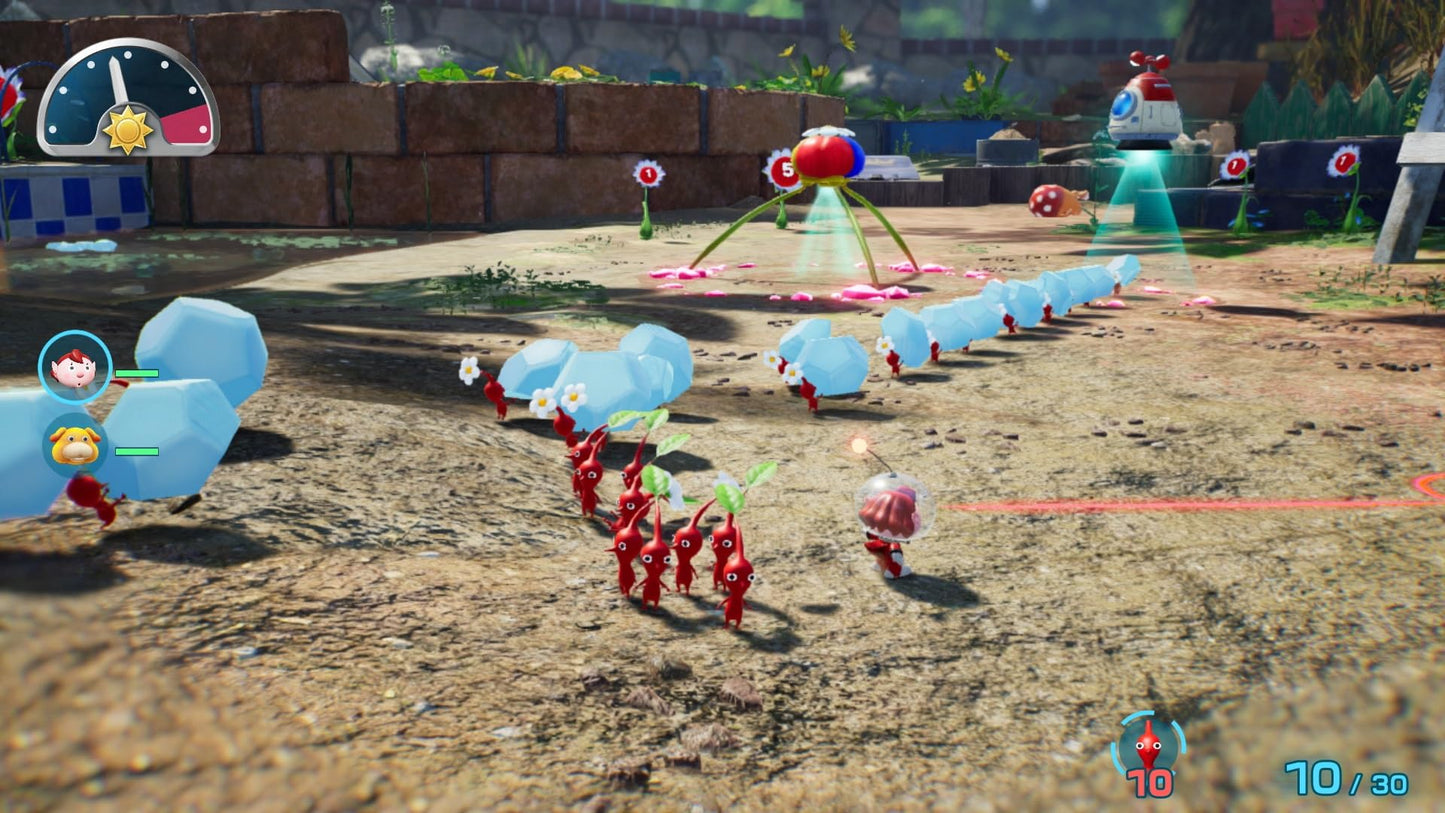Expand the player health bar panel
Viewport: 1445px width, 813px height.
(138, 372)
